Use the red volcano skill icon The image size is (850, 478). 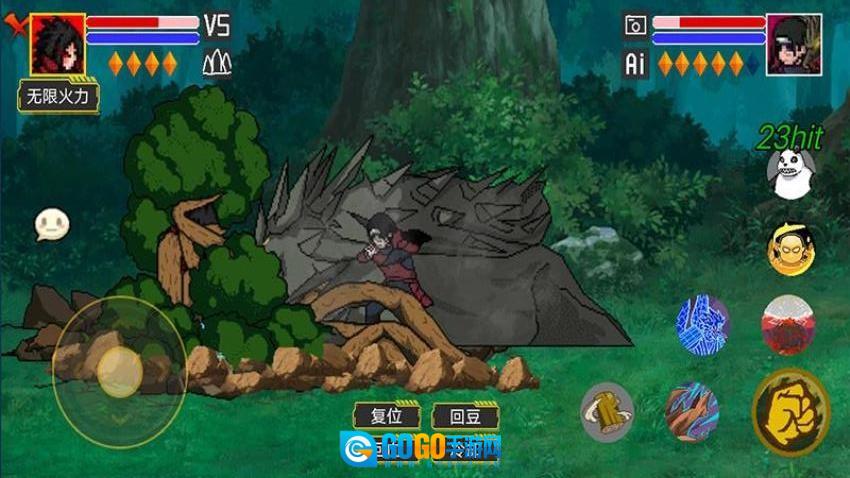pos(788,325)
